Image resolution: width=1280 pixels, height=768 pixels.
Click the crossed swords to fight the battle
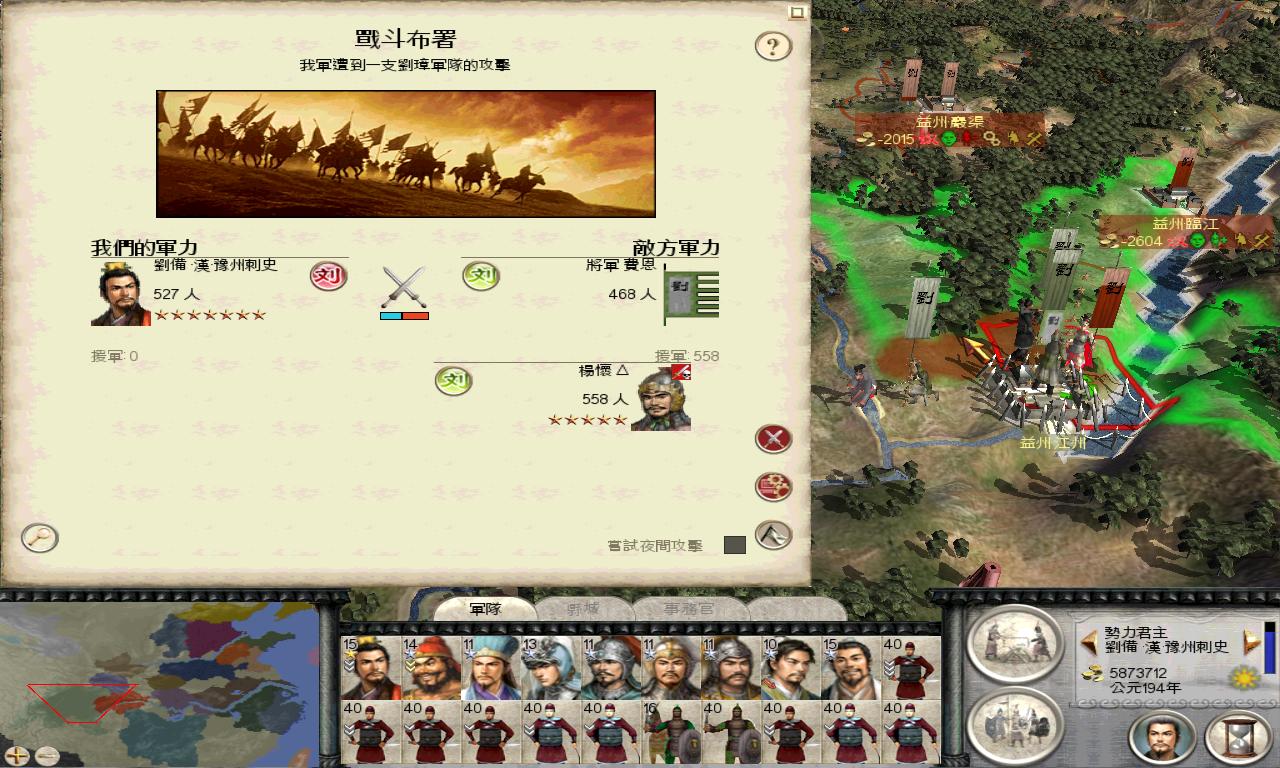(772, 438)
